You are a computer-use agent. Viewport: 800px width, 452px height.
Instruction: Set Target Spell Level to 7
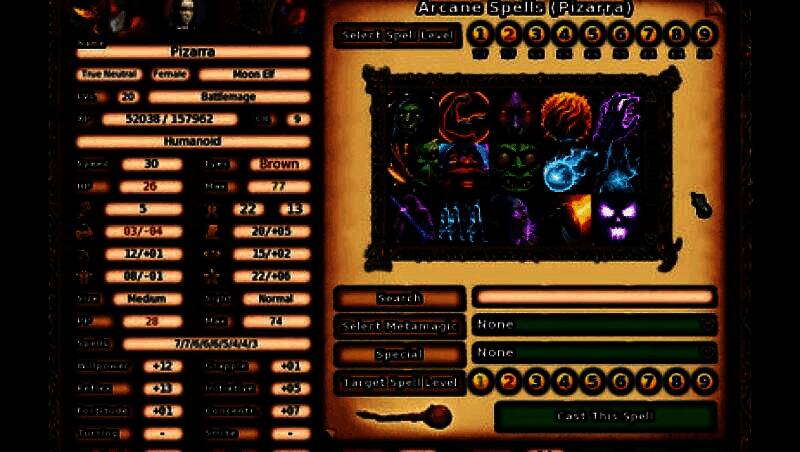point(648,381)
